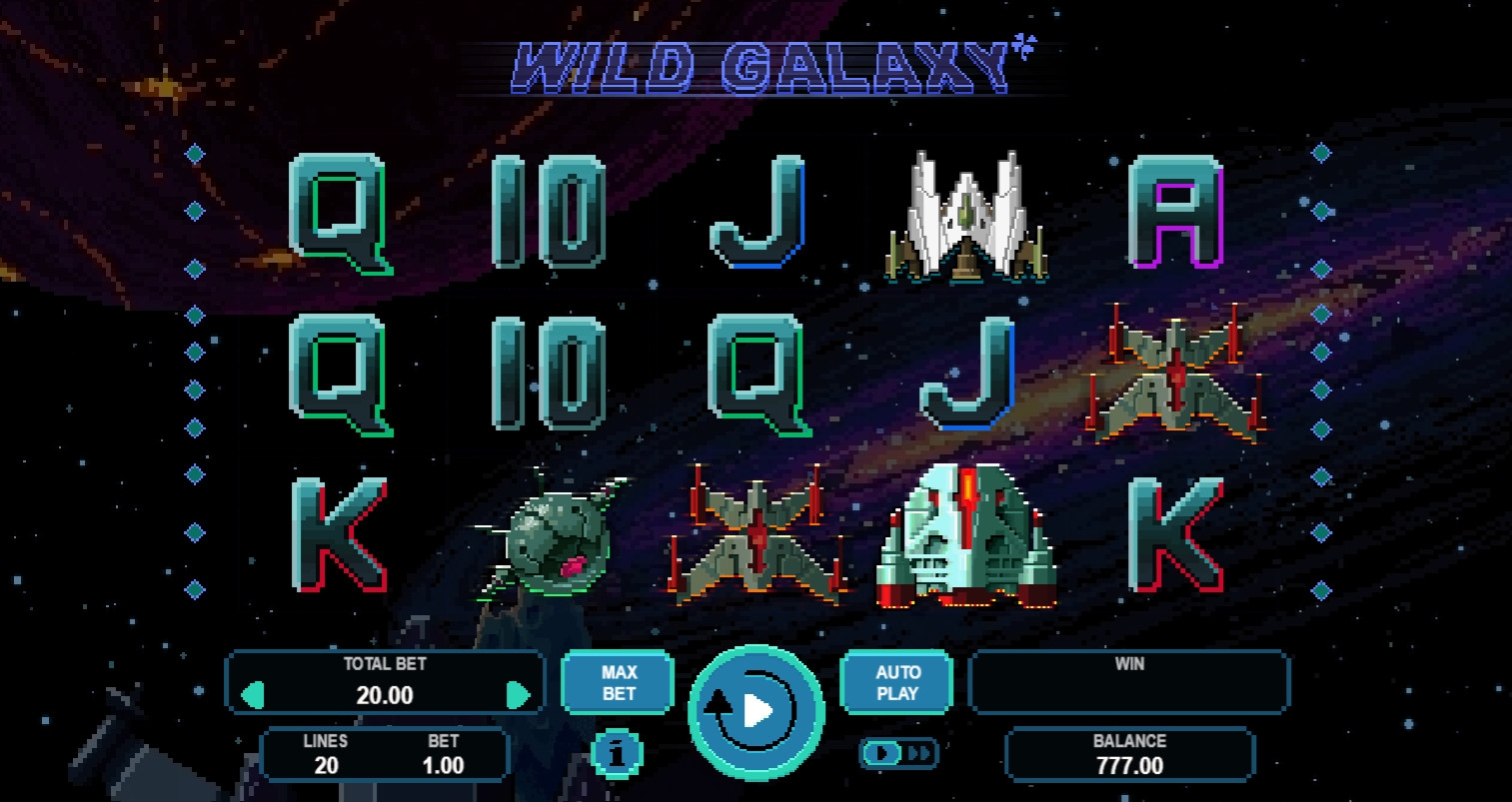This screenshot has height=802, width=1512.
Task: Open the info paytable button
Action: pyautogui.click(x=618, y=755)
